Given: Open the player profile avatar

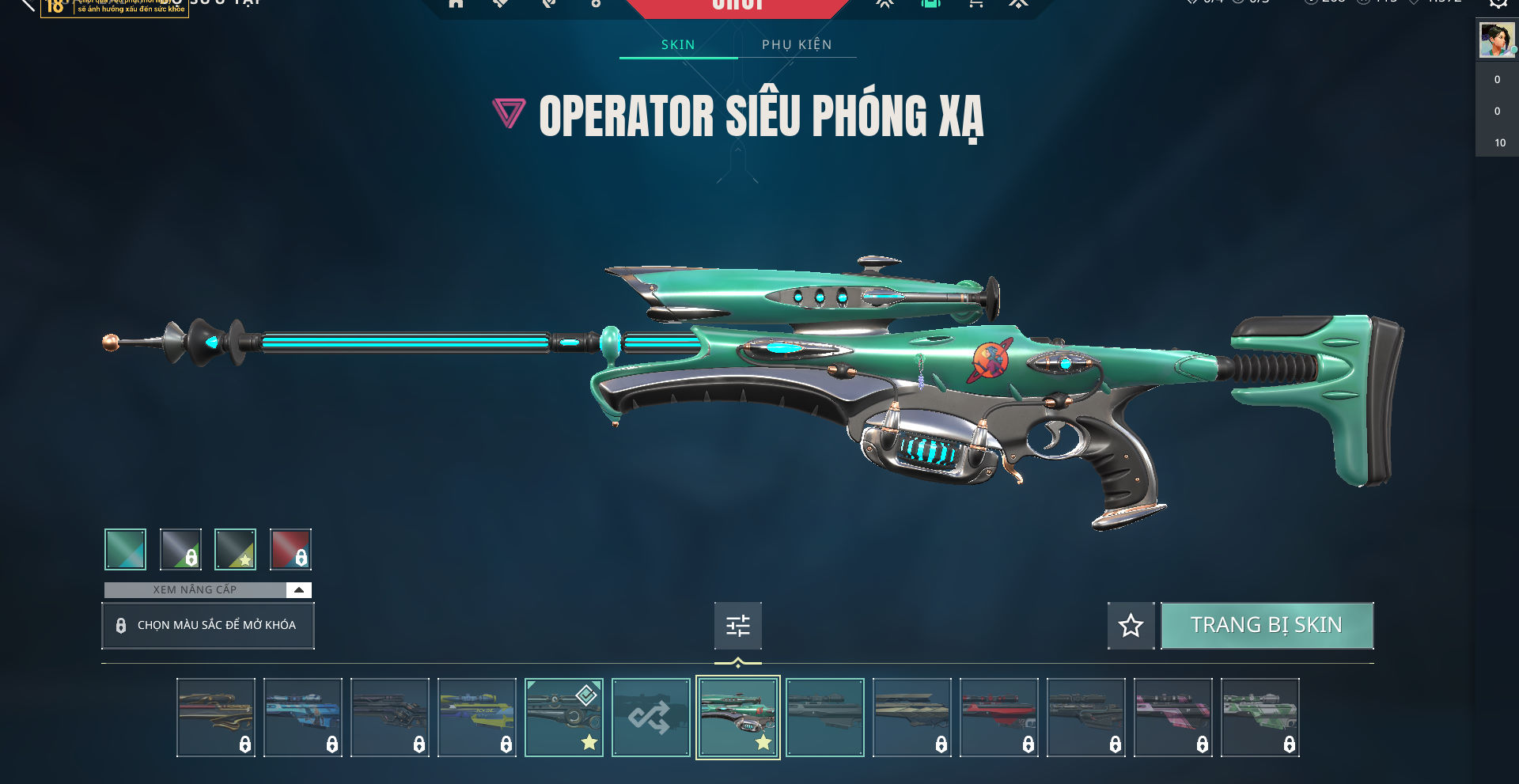Looking at the screenshot, I should 1497,40.
